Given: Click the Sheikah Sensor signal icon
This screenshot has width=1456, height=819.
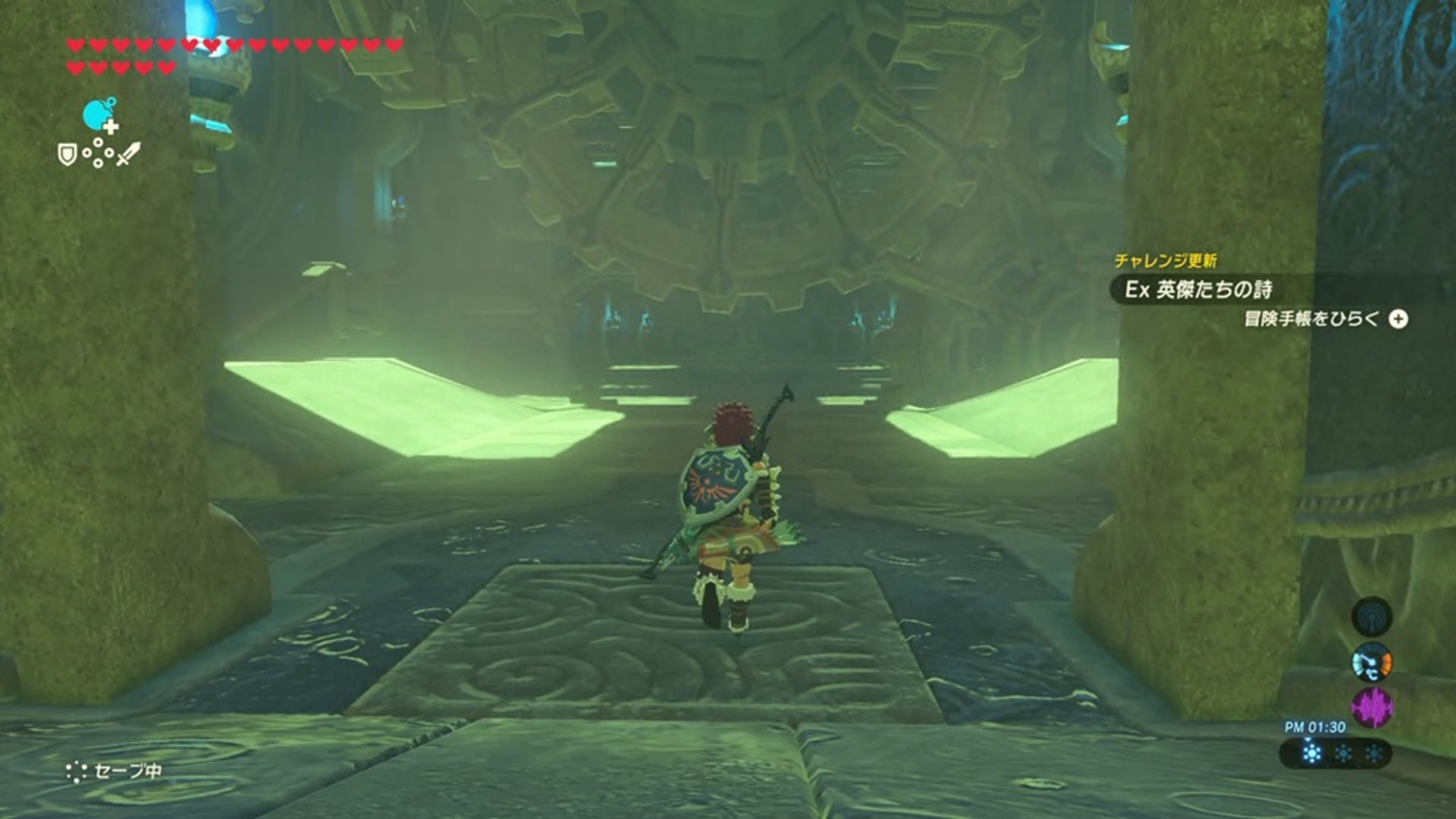Looking at the screenshot, I should (x=1371, y=617).
